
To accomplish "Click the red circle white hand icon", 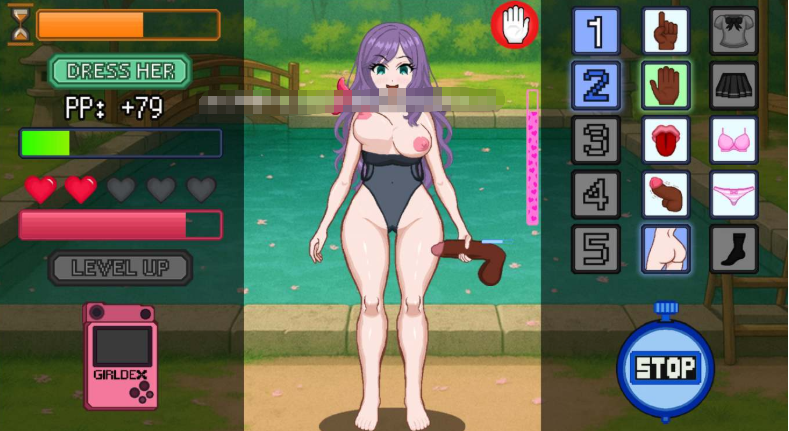I will tap(515, 24).
